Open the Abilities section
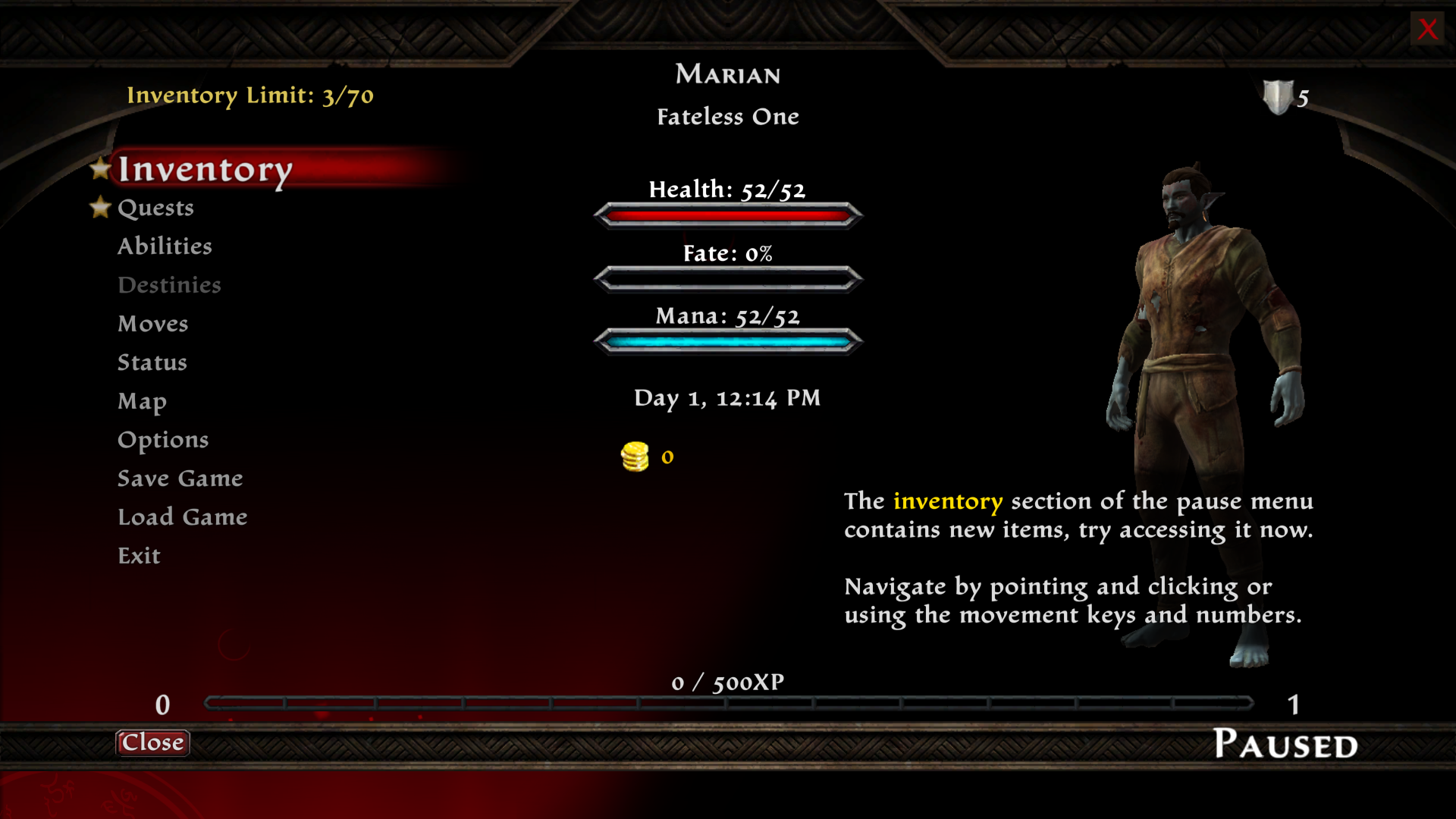 coord(165,246)
